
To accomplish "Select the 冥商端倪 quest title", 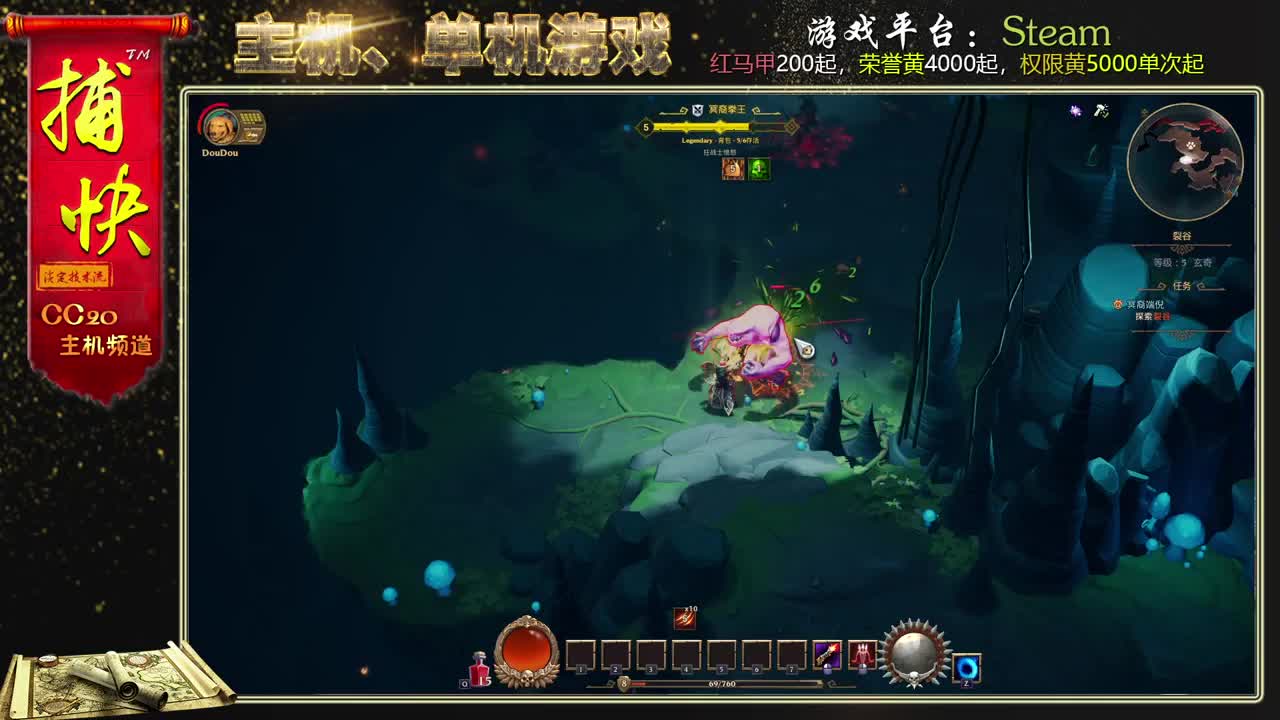I will pyautogui.click(x=1144, y=305).
